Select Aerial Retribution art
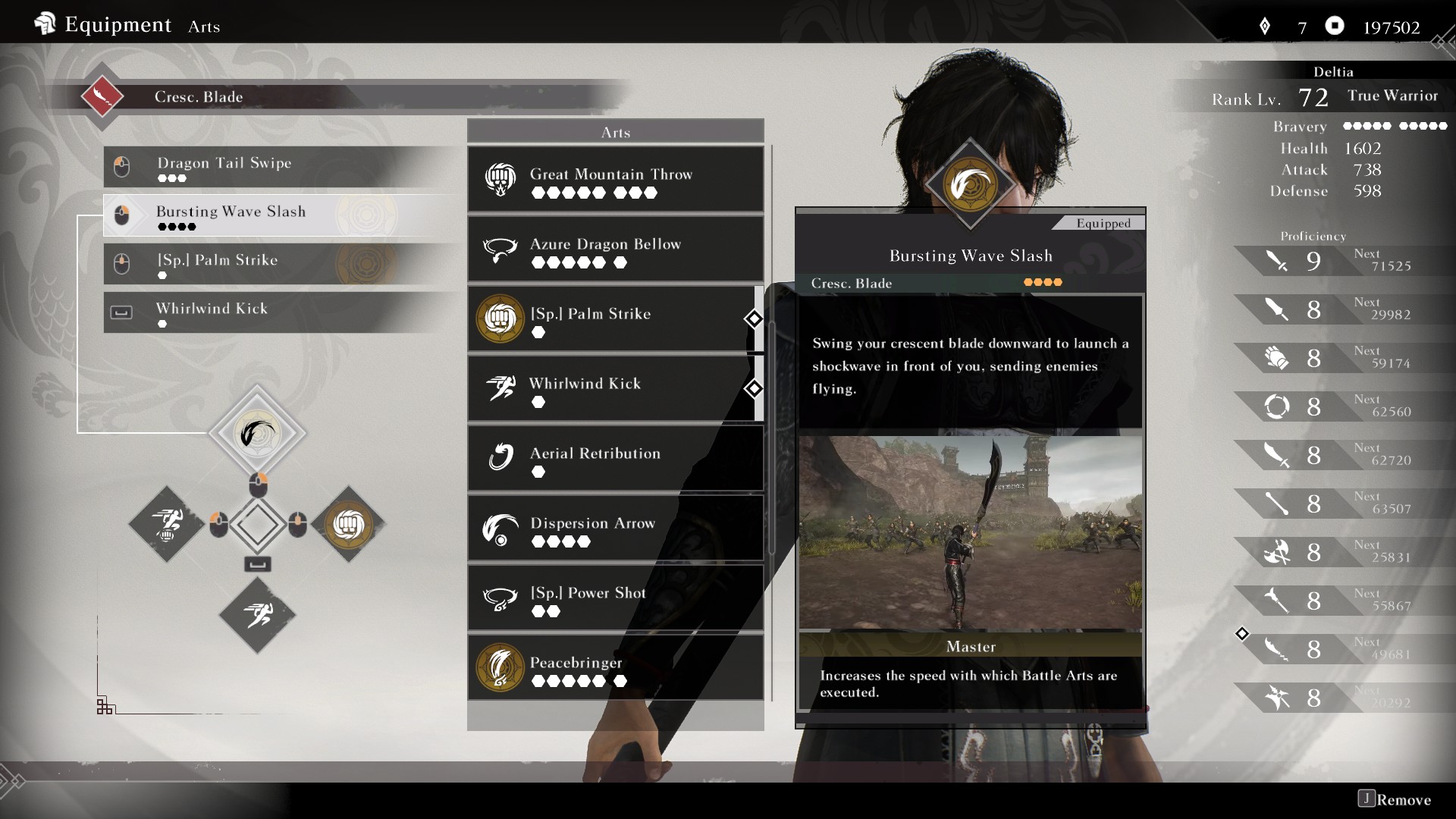The height and width of the screenshot is (819, 1456). tap(615, 459)
